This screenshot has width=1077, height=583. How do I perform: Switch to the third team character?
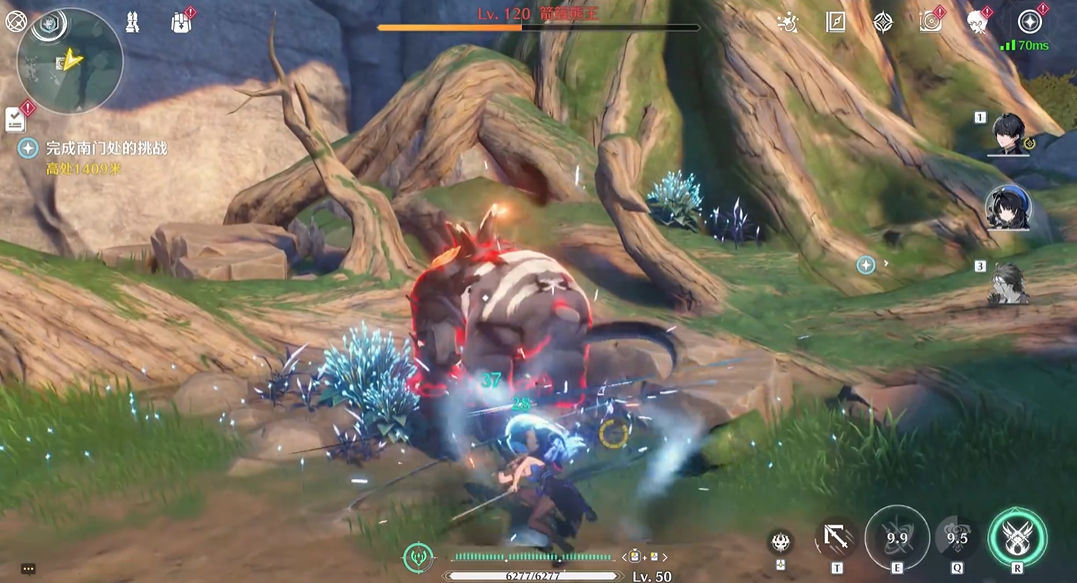click(1008, 283)
